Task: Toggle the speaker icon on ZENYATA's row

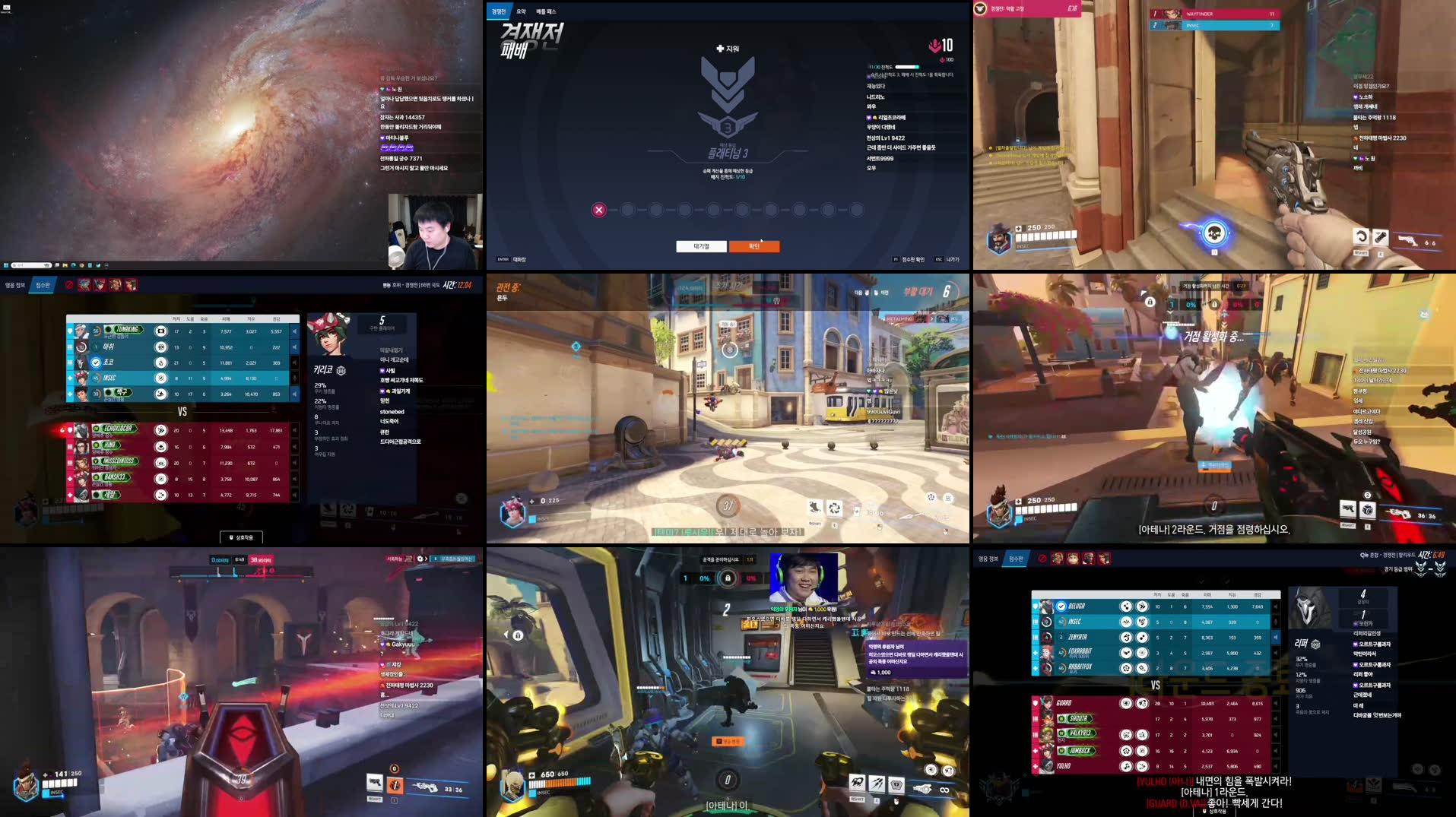Action: click(1275, 638)
